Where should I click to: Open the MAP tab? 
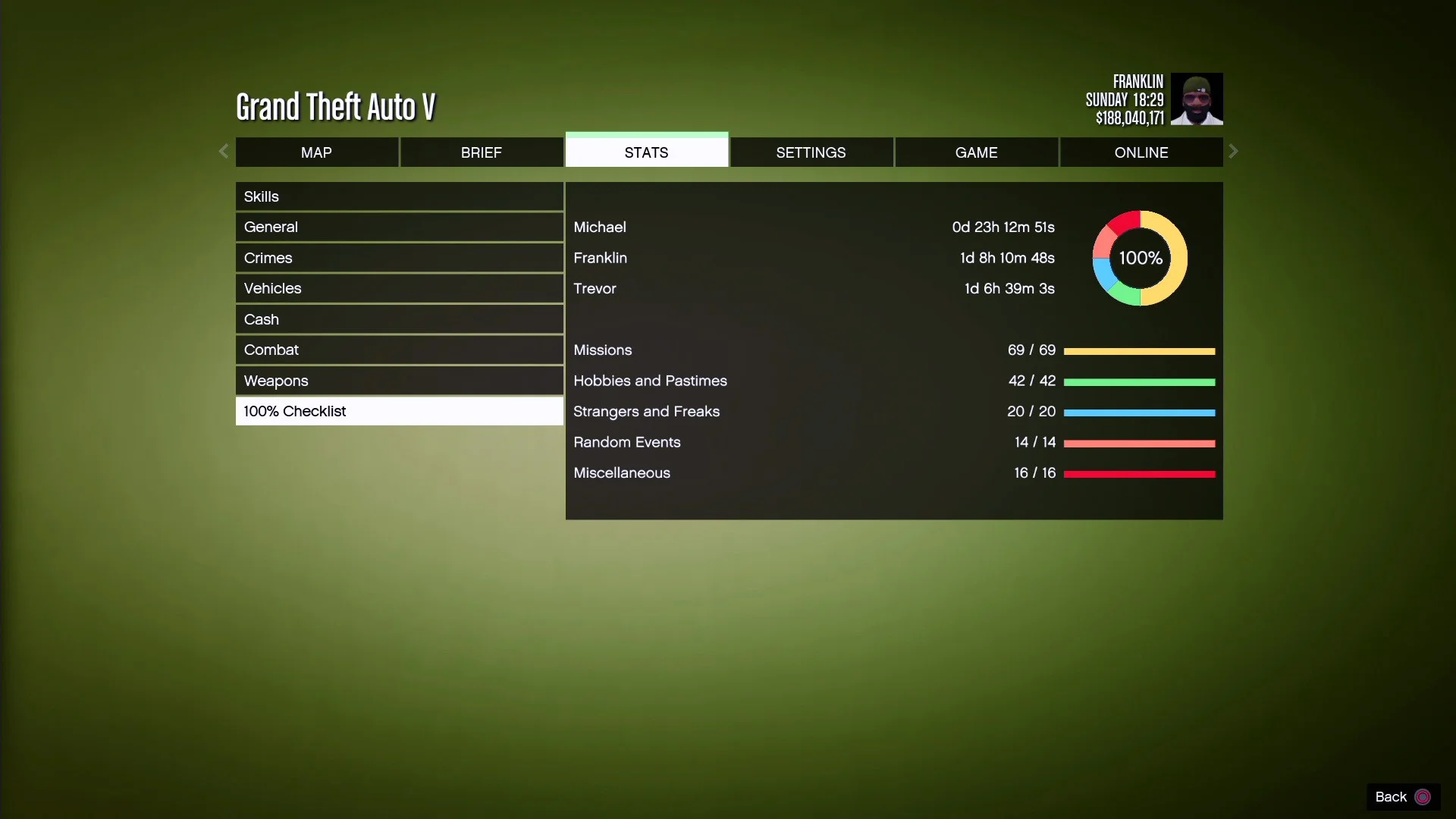point(317,152)
